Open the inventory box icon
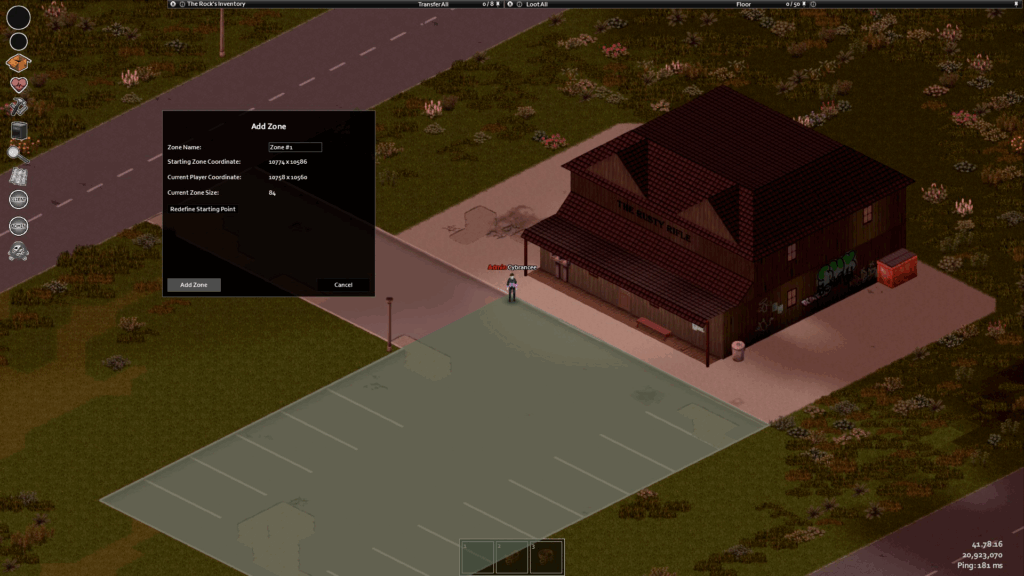 click(18, 63)
